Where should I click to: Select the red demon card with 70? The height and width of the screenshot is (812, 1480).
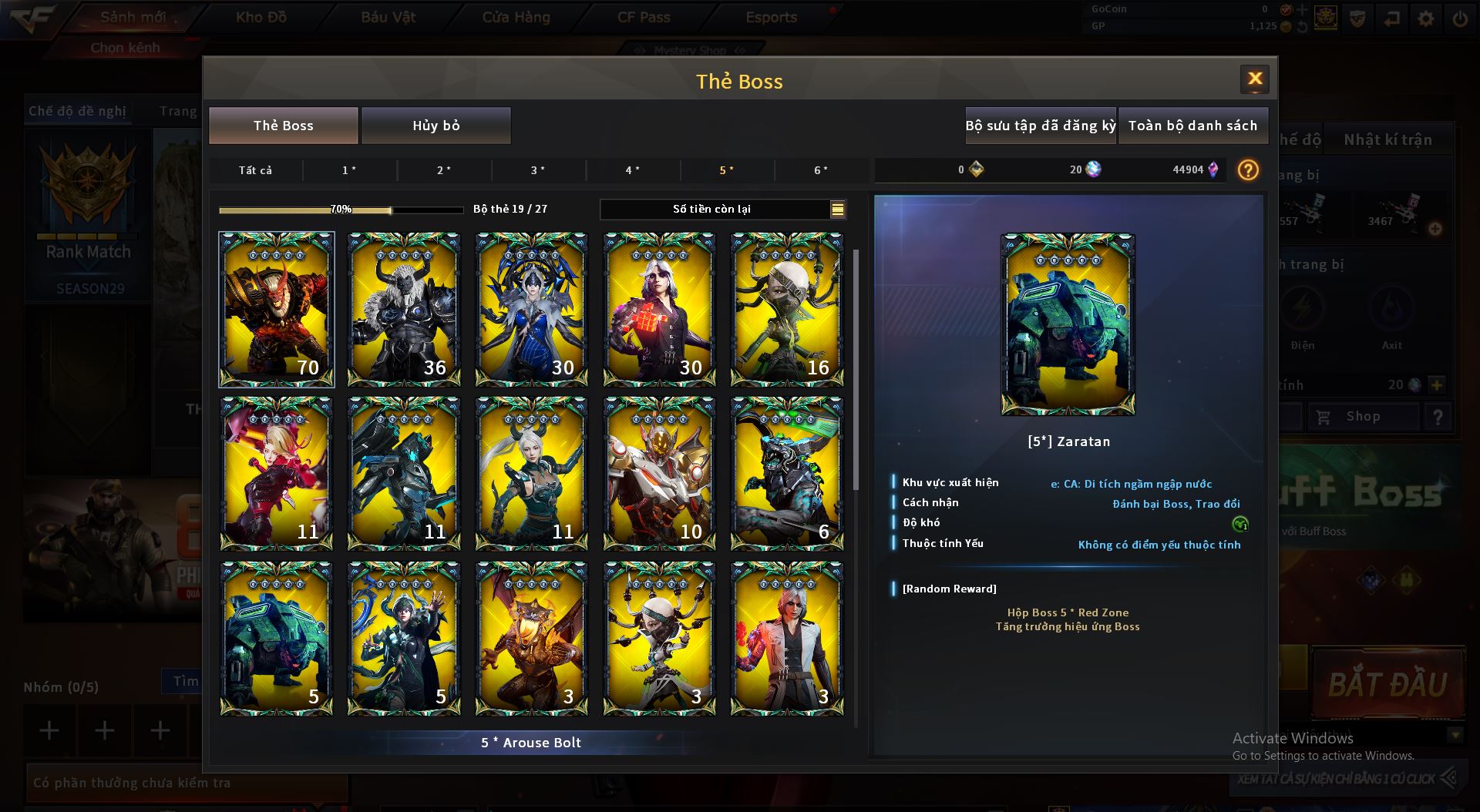pos(276,309)
